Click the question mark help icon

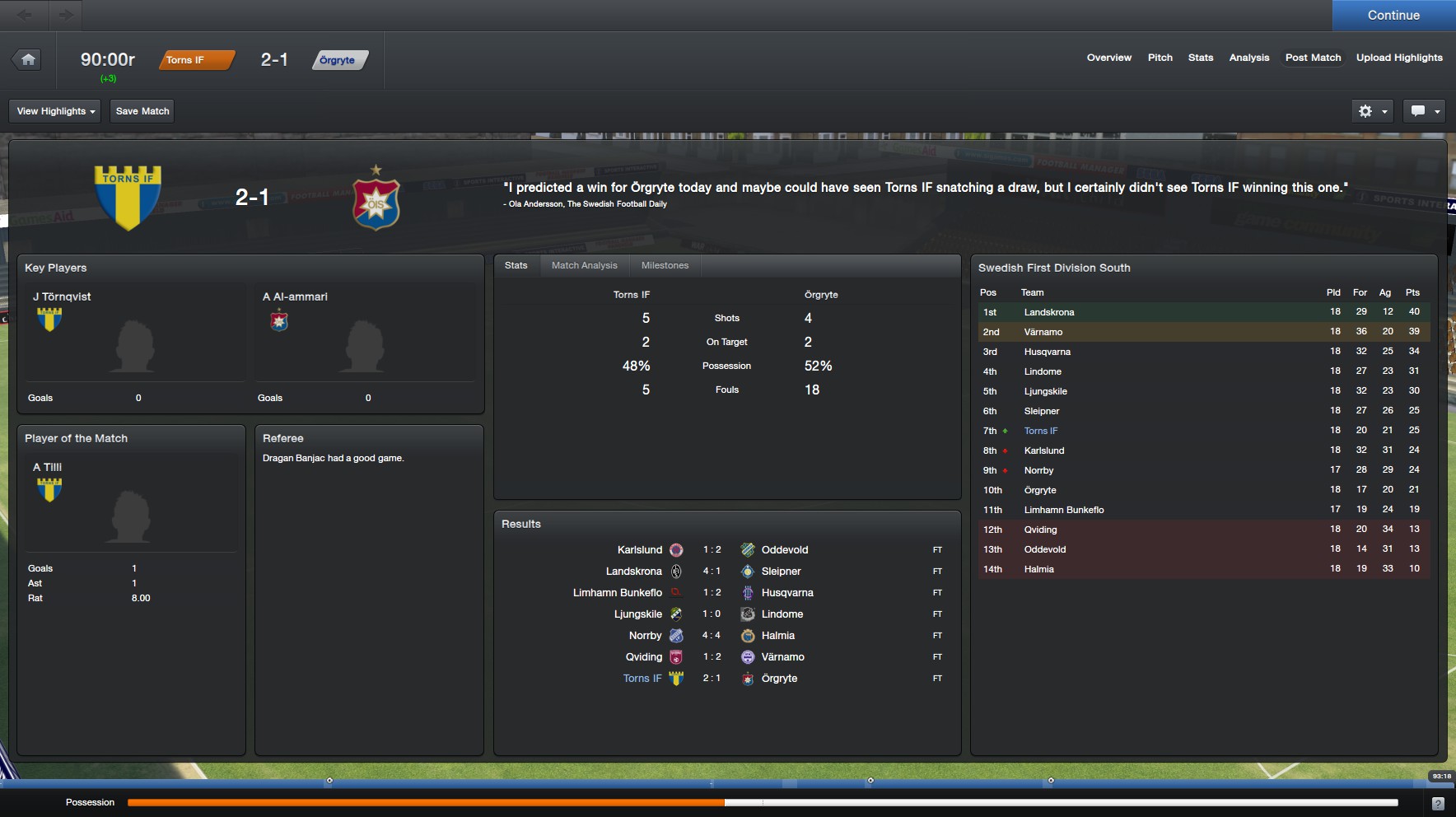(x=1437, y=803)
